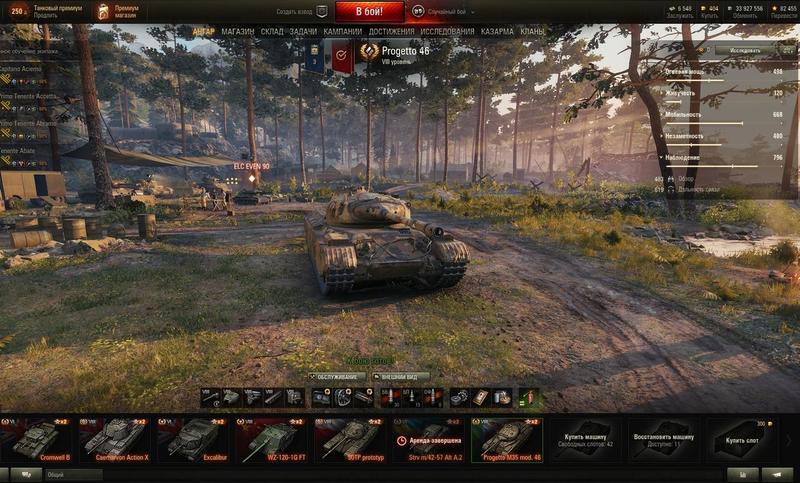Start battle with the red В бой! button
Viewport: 800px width, 483px height.
click(370, 11)
